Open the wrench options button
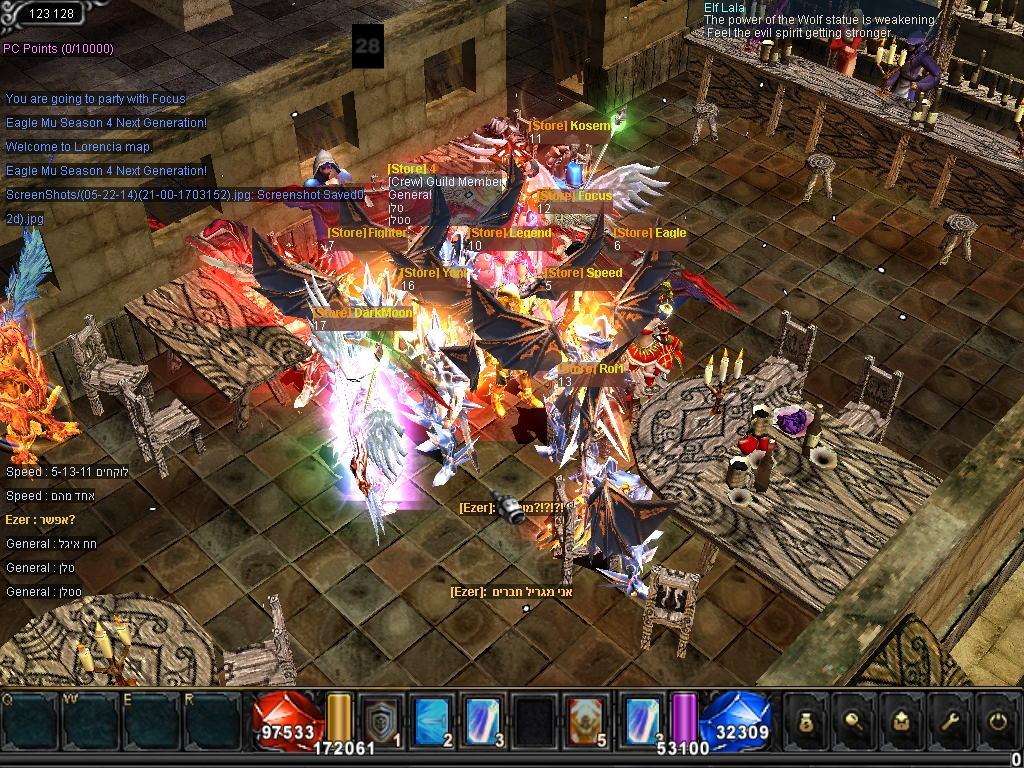The width and height of the screenshot is (1024, 768). (947, 719)
